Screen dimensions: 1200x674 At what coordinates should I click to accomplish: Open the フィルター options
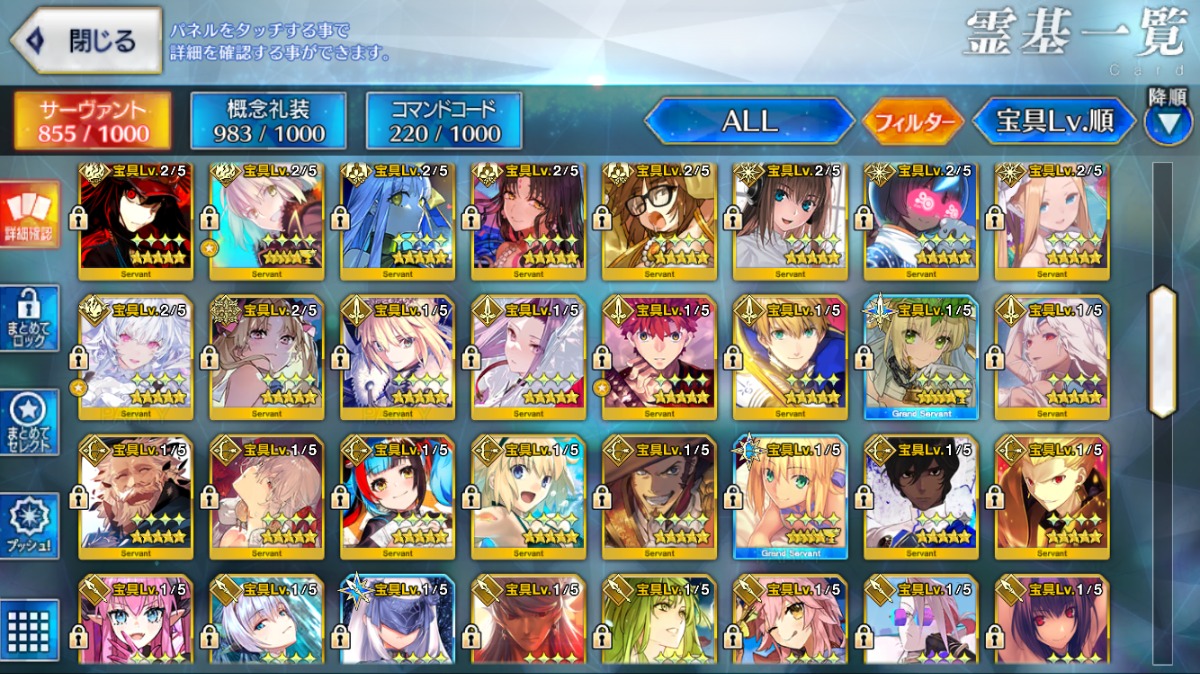coord(912,123)
